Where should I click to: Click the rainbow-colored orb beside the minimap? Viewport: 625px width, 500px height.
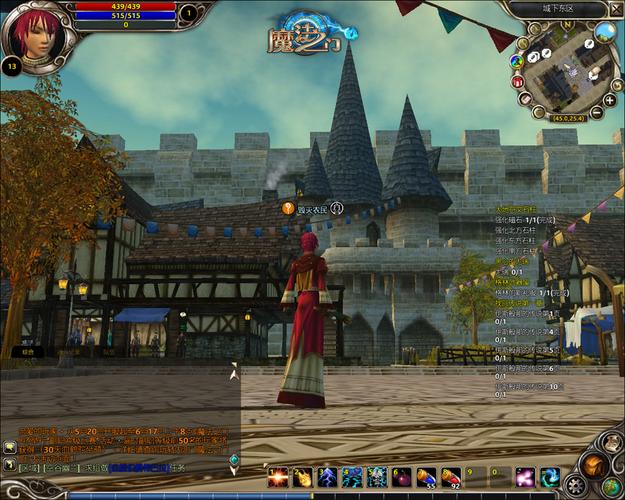tap(516, 61)
